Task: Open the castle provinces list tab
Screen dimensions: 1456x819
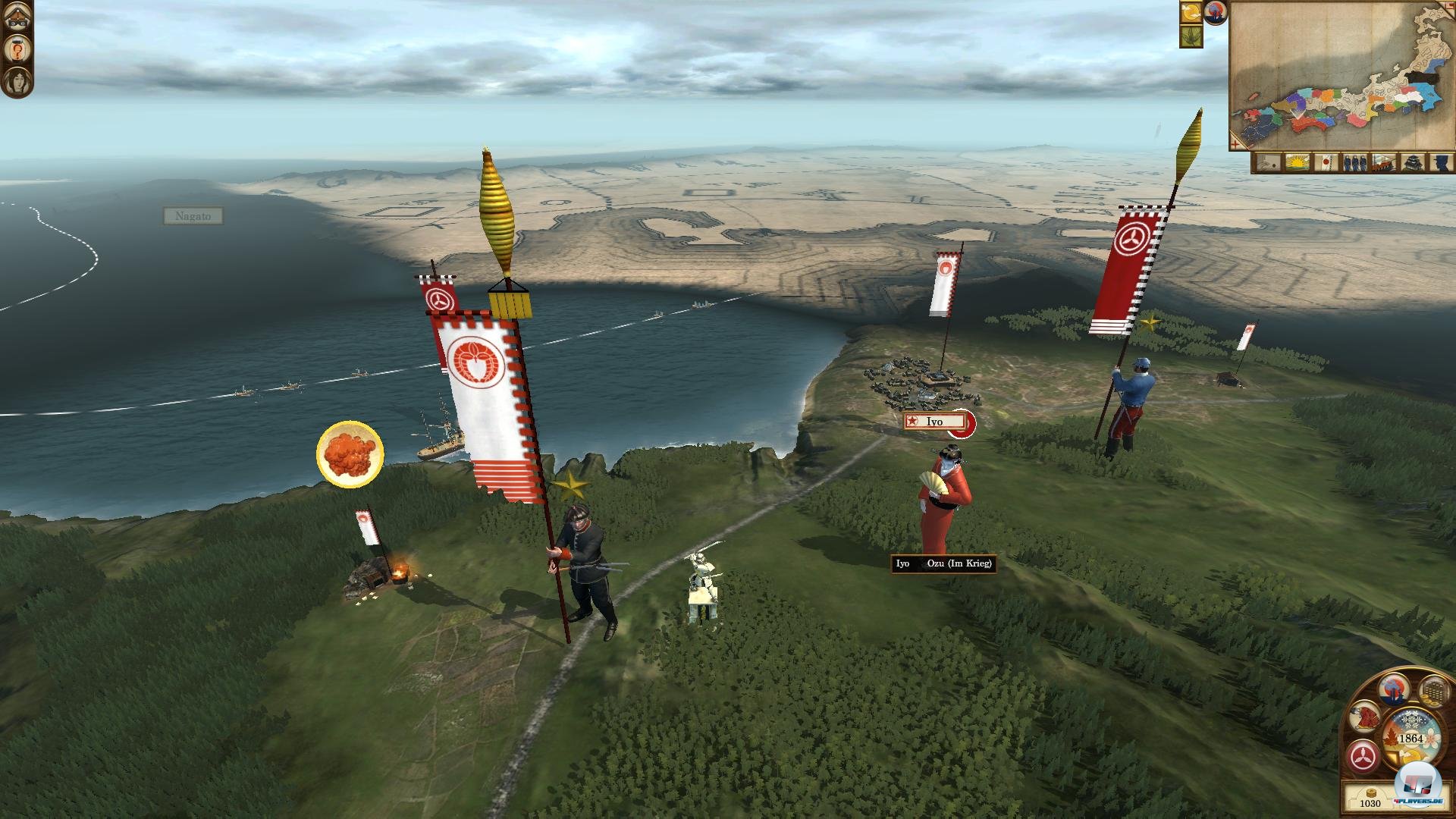Action: [x=1412, y=162]
